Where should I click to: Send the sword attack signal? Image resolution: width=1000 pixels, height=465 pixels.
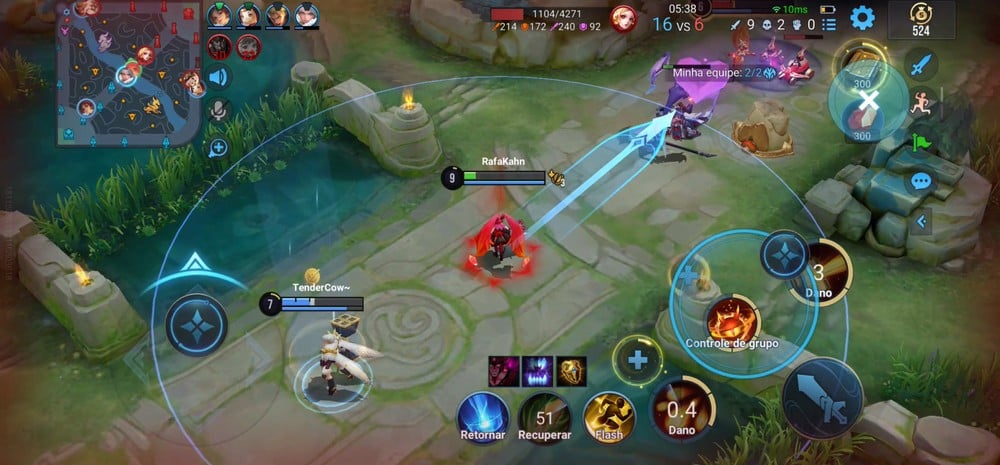pos(920,65)
